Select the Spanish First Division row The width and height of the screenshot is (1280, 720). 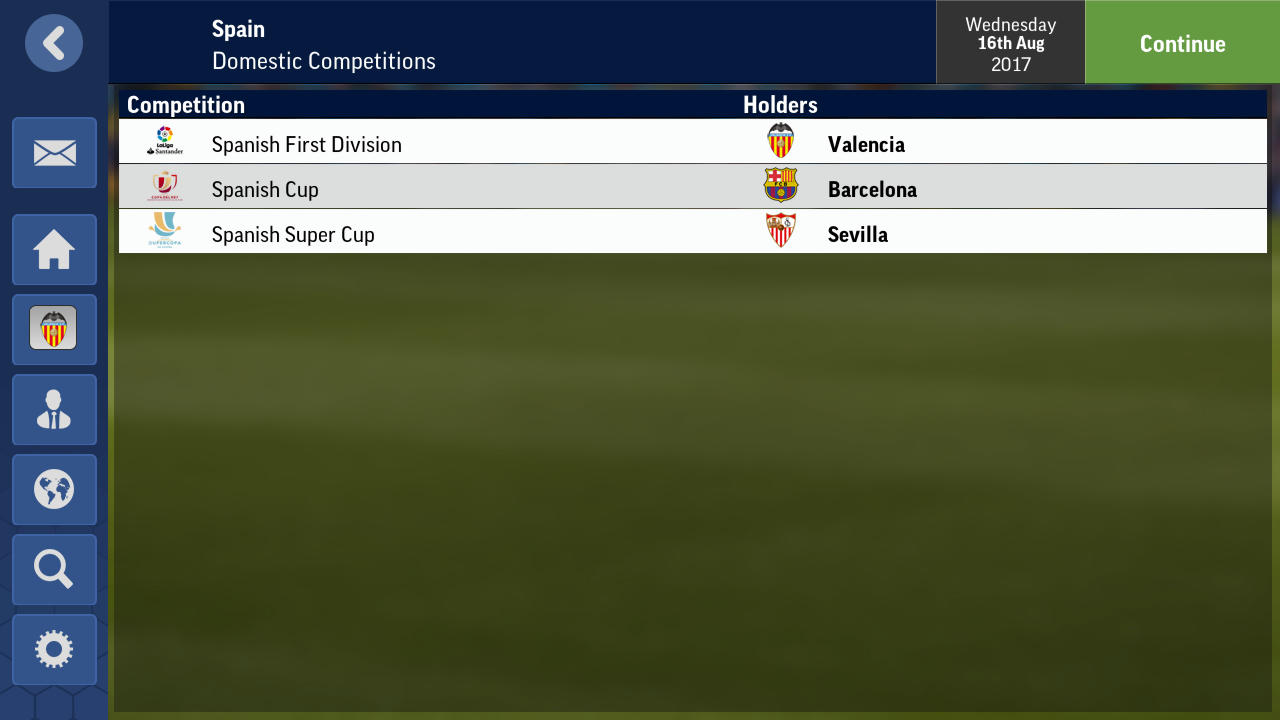[306, 145]
